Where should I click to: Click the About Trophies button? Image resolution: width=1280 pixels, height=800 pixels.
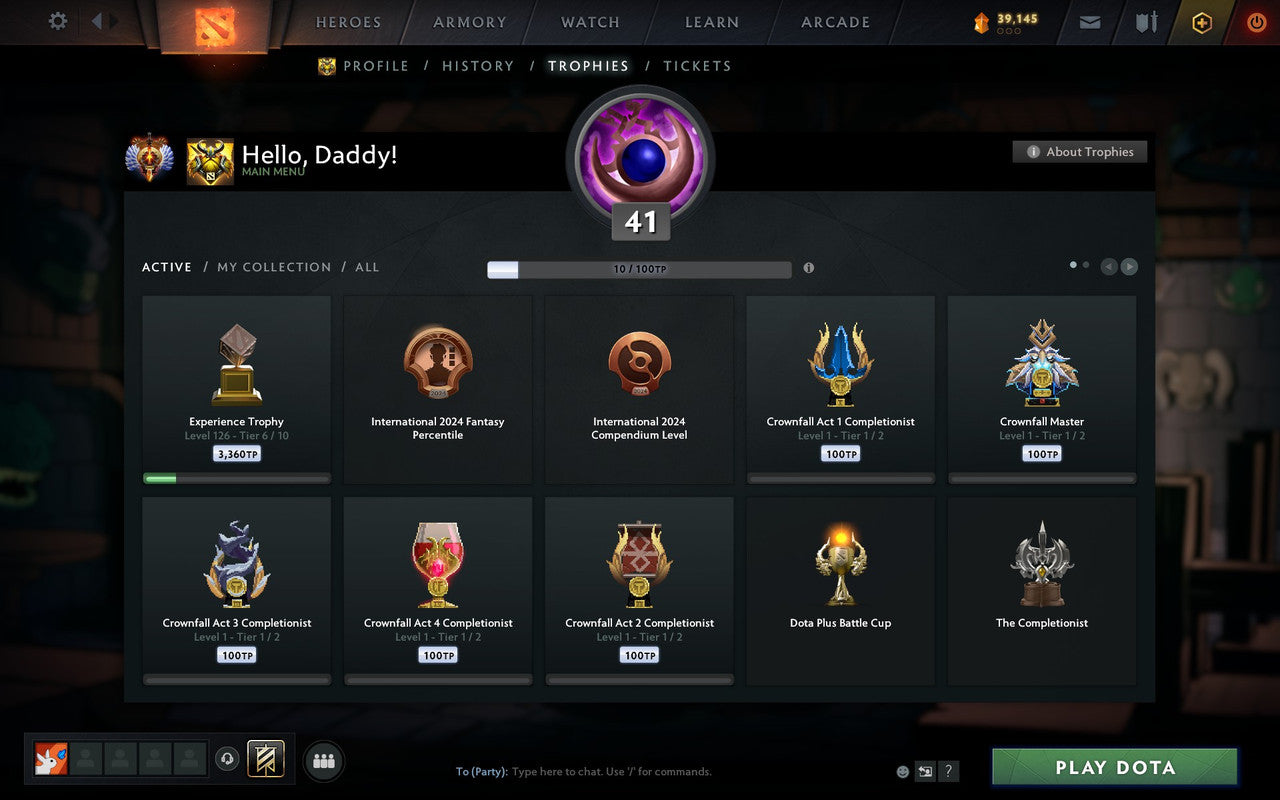[x=1080, y=152]
